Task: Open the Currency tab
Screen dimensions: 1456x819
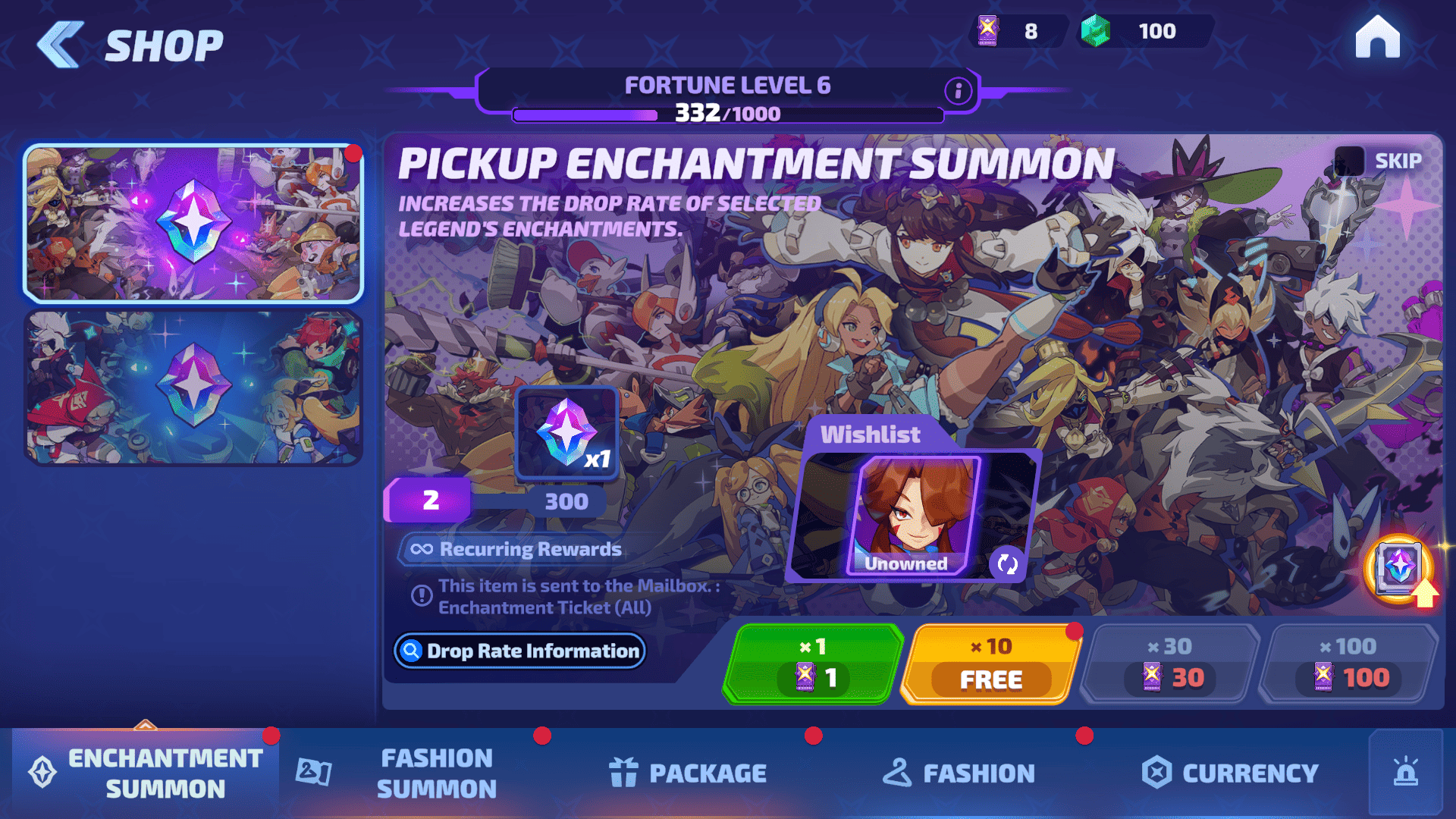Action: point(1230,773)
